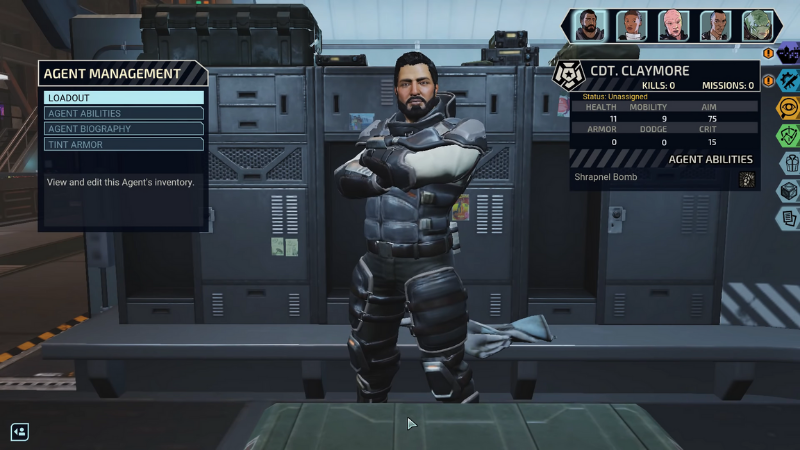Click the previous agent button
The width and height of the screenshot is (800, 450).
20,432
